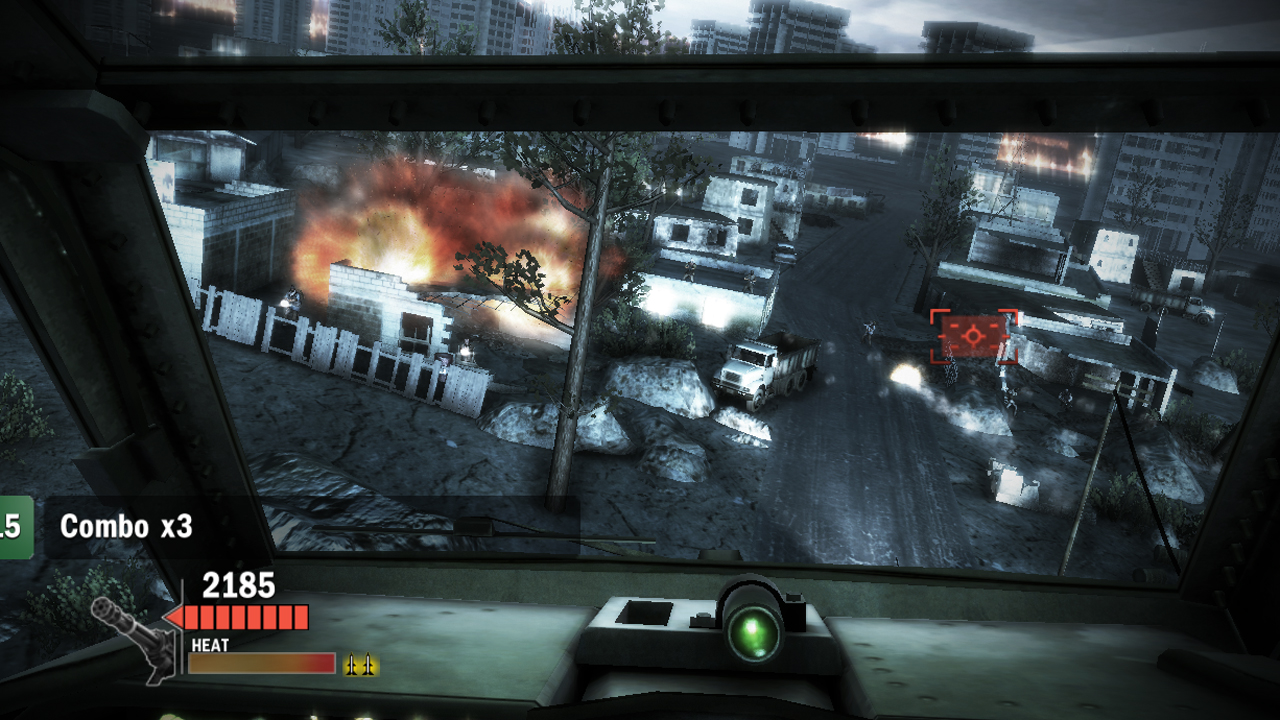Click the right missile ammo icon
Screen dimensions: 1280x720
tap(367, 663)
